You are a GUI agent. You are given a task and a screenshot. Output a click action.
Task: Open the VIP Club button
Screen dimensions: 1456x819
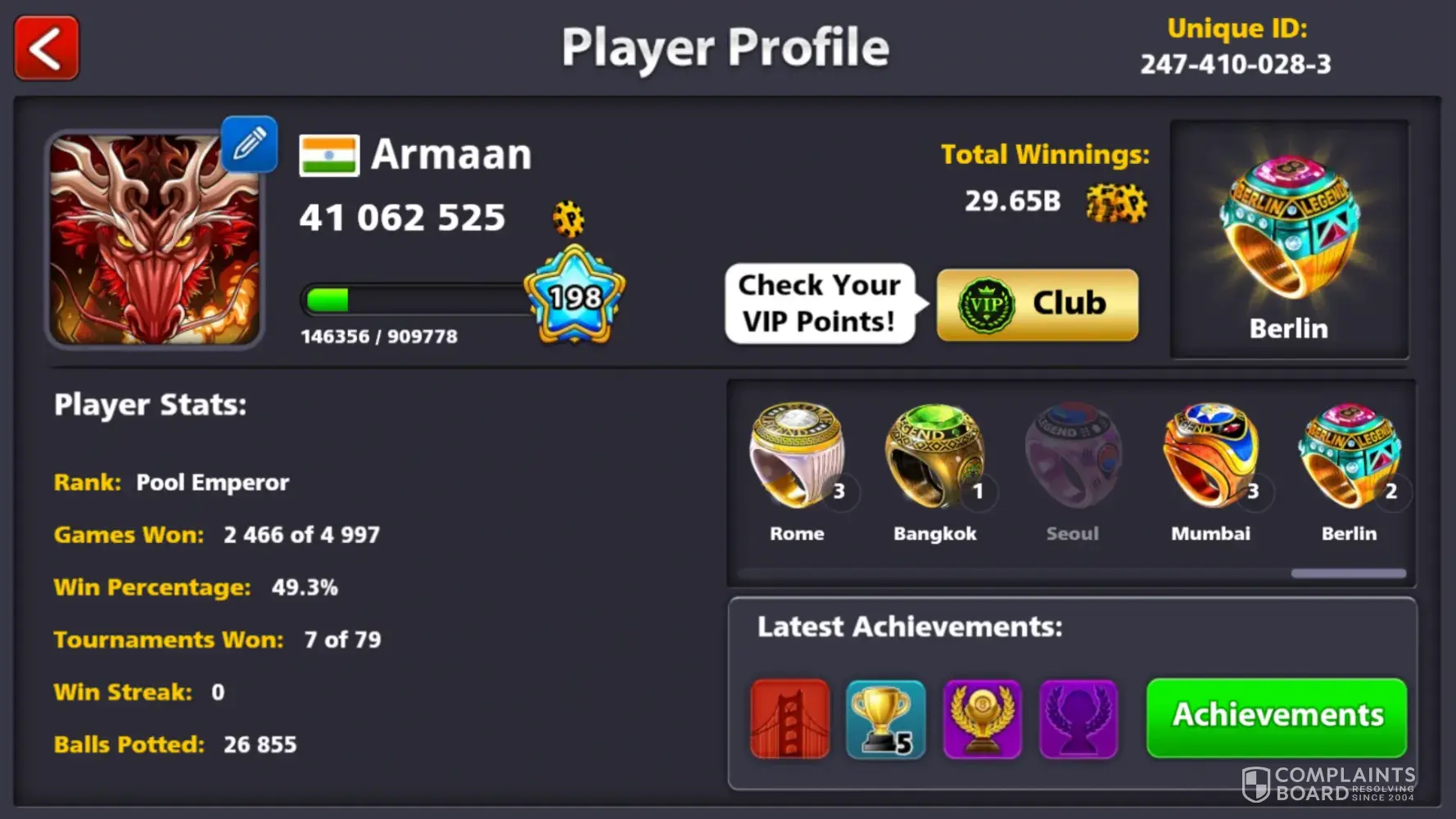point(1037,305)
